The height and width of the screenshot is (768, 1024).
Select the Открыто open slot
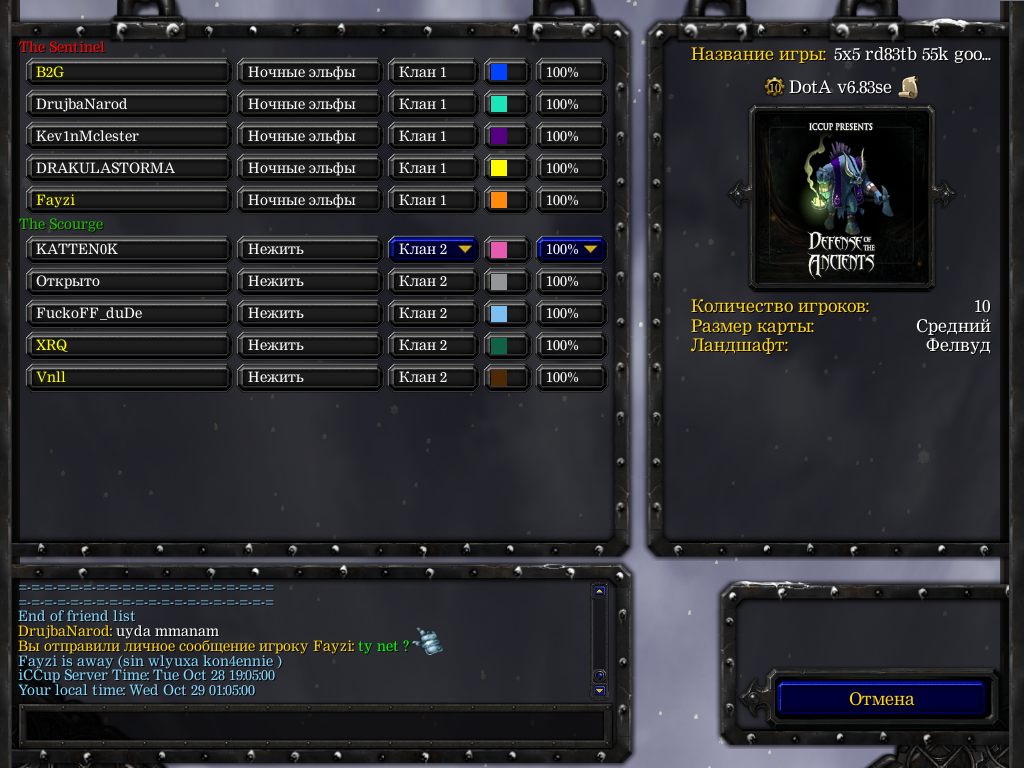128,281
